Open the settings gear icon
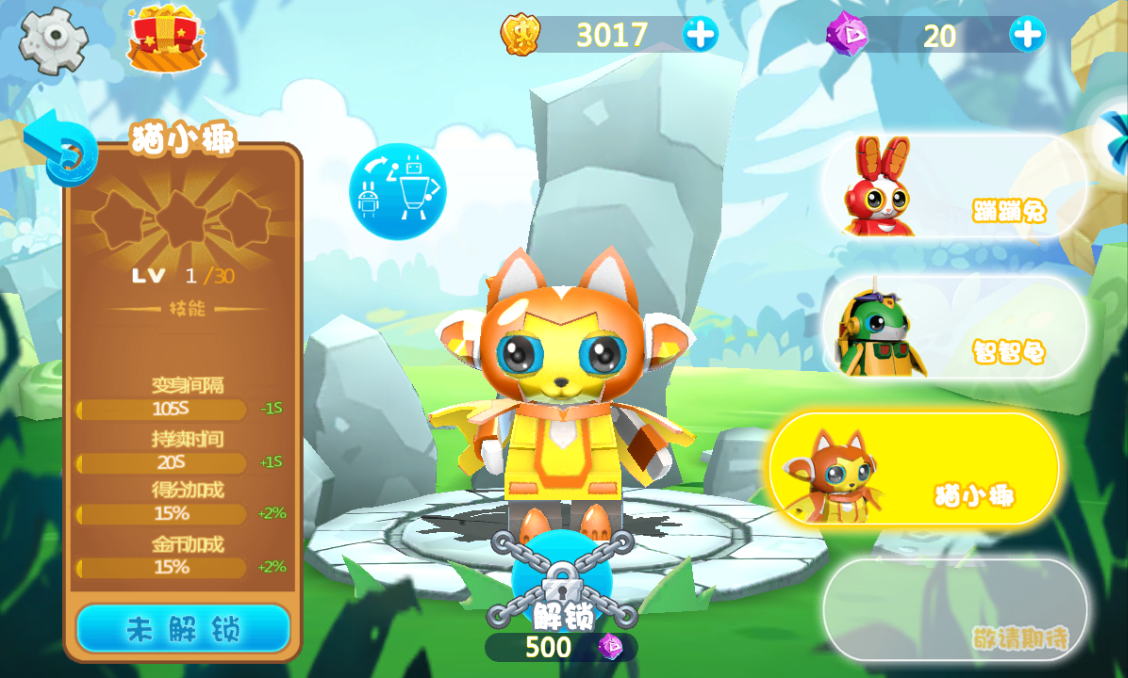This screenshot has width=1128, height=678. [54, 40]
